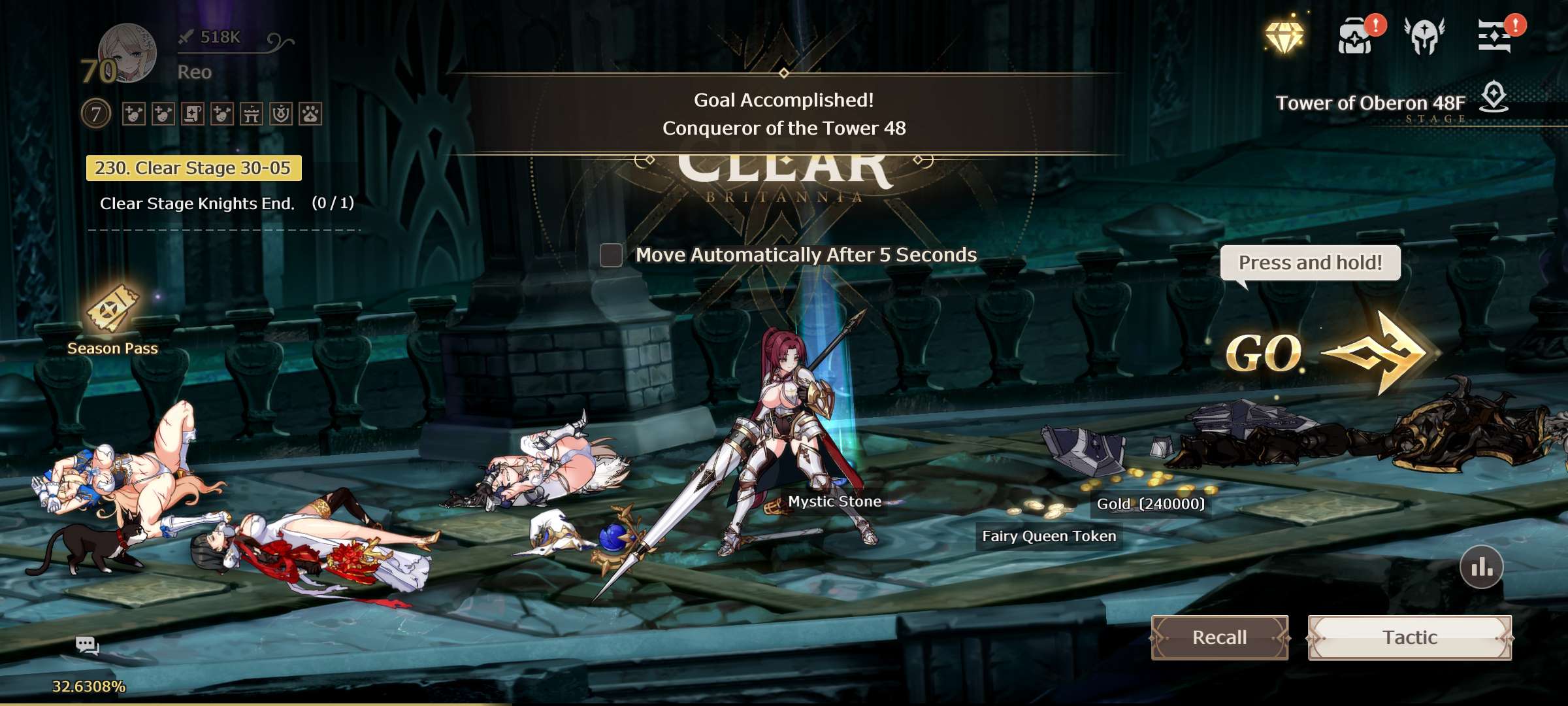Open the knight helmet menu

tap(1424, 36)
